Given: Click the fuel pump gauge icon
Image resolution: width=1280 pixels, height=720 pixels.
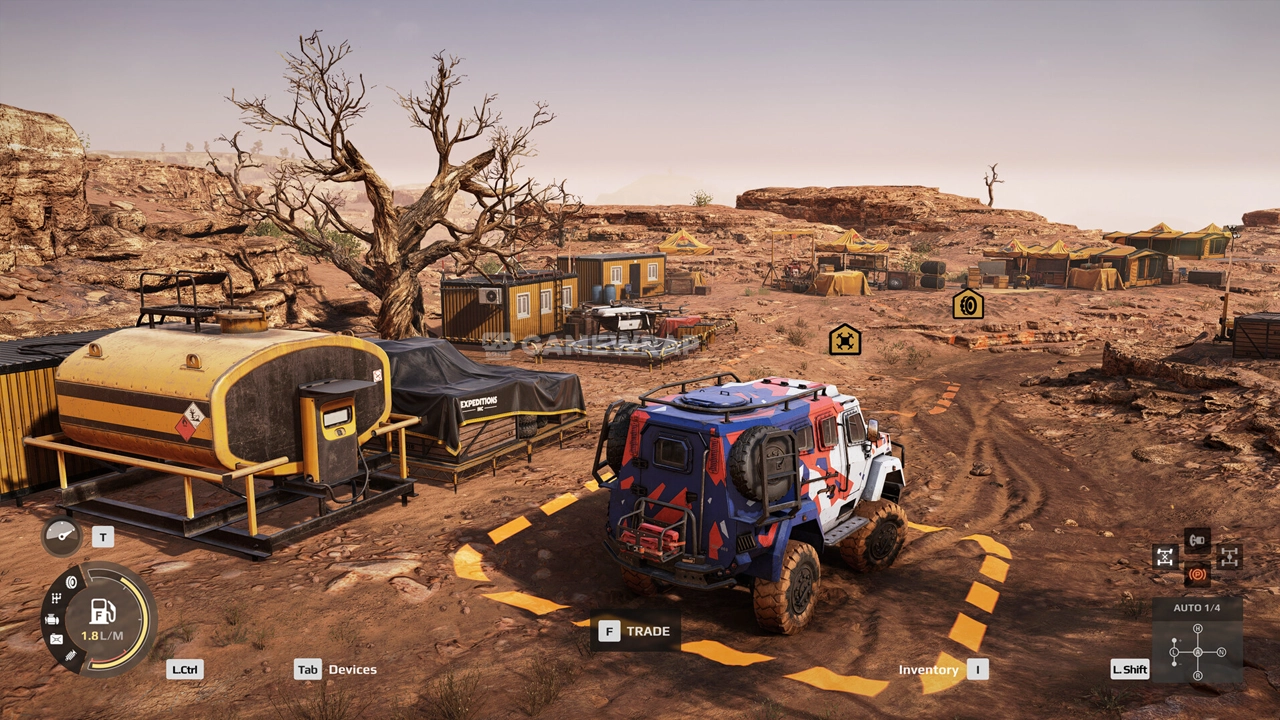Looking at the screenshot, I should tap(102, 612).
